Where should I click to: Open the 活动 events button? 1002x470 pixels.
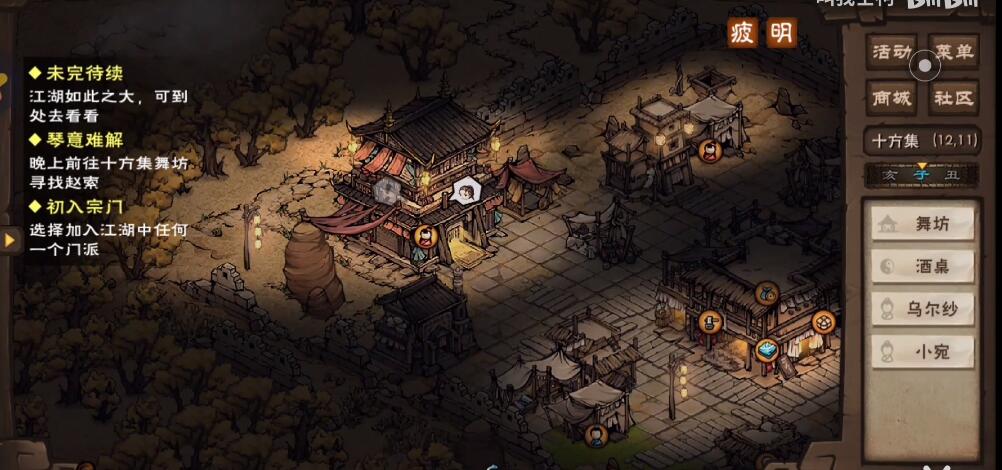pos(891,52)
